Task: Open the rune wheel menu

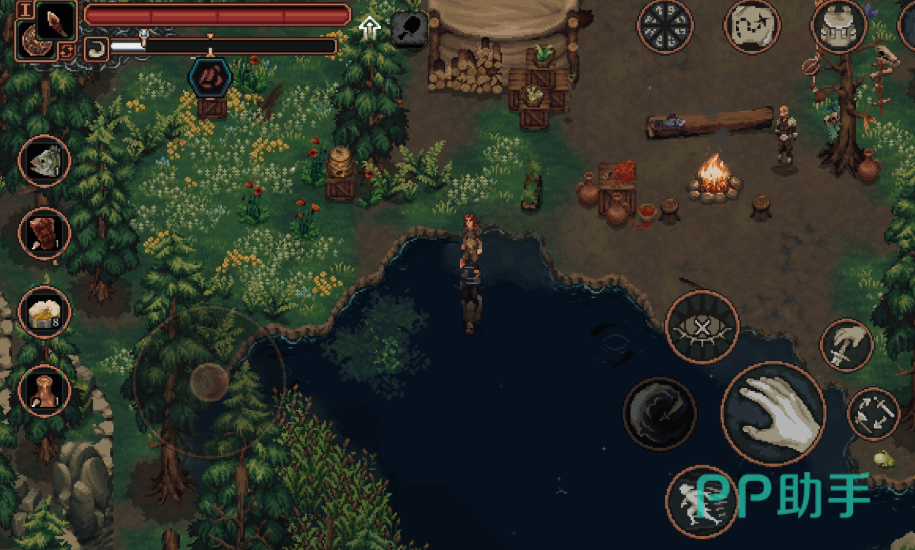Action: tap(665, 26)
